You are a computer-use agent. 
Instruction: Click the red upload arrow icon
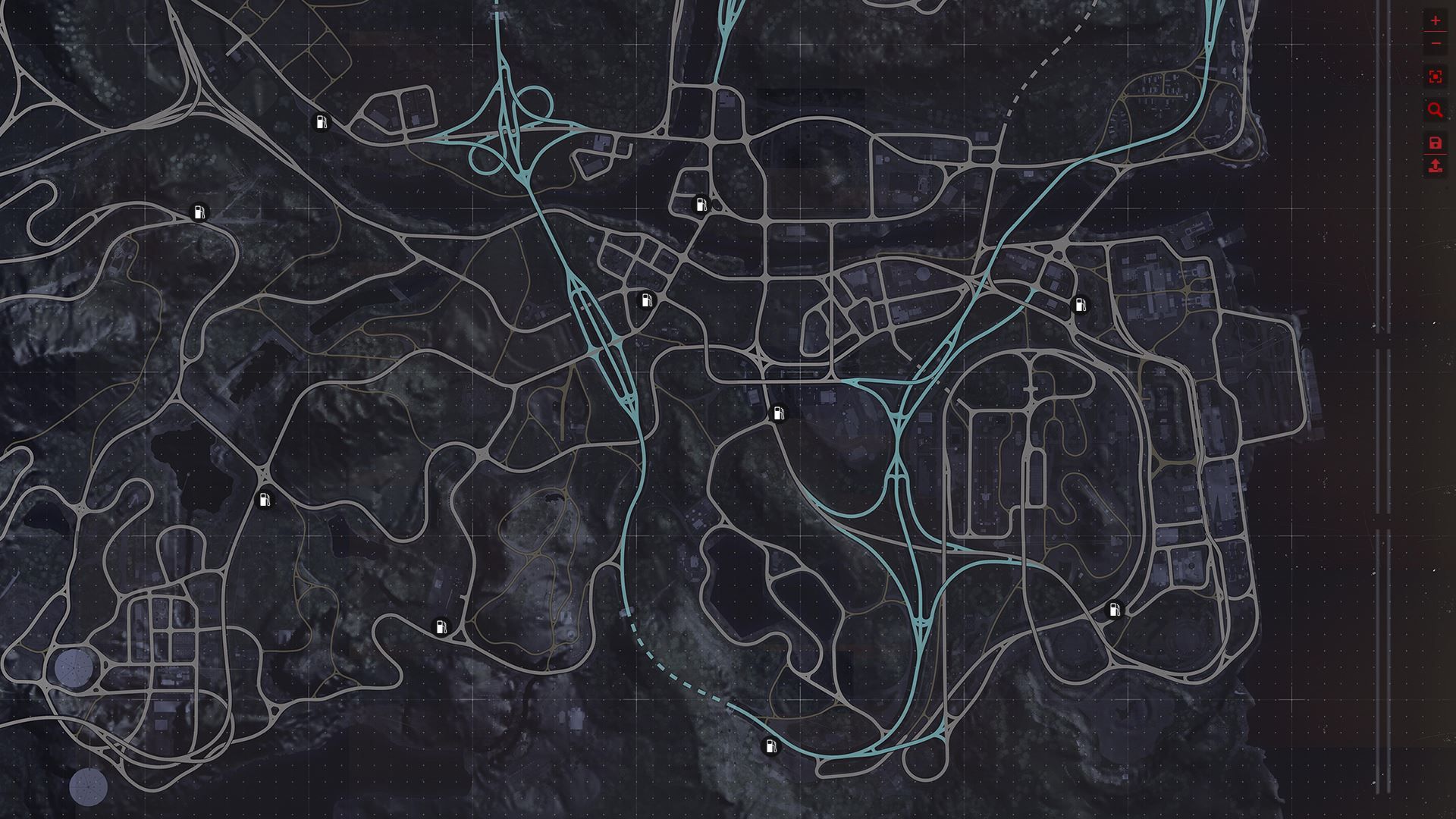pos(1435,166)
